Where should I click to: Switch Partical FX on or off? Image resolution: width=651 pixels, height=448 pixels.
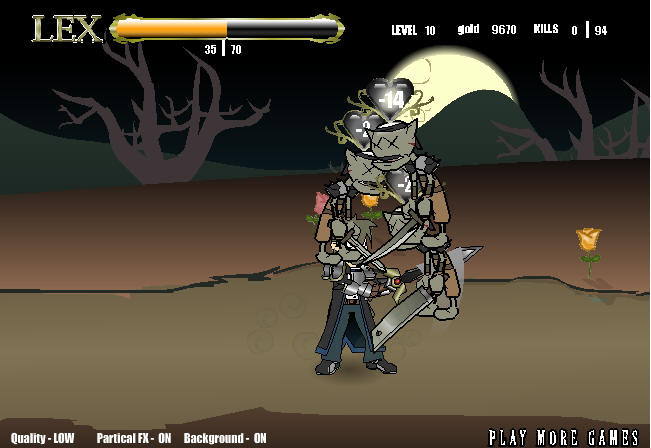click(x=135, y=438)
